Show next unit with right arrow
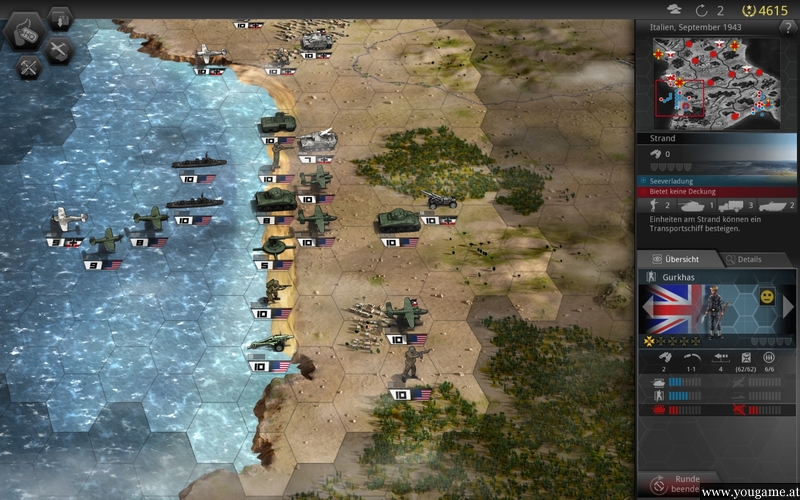 tap(788, 307)
